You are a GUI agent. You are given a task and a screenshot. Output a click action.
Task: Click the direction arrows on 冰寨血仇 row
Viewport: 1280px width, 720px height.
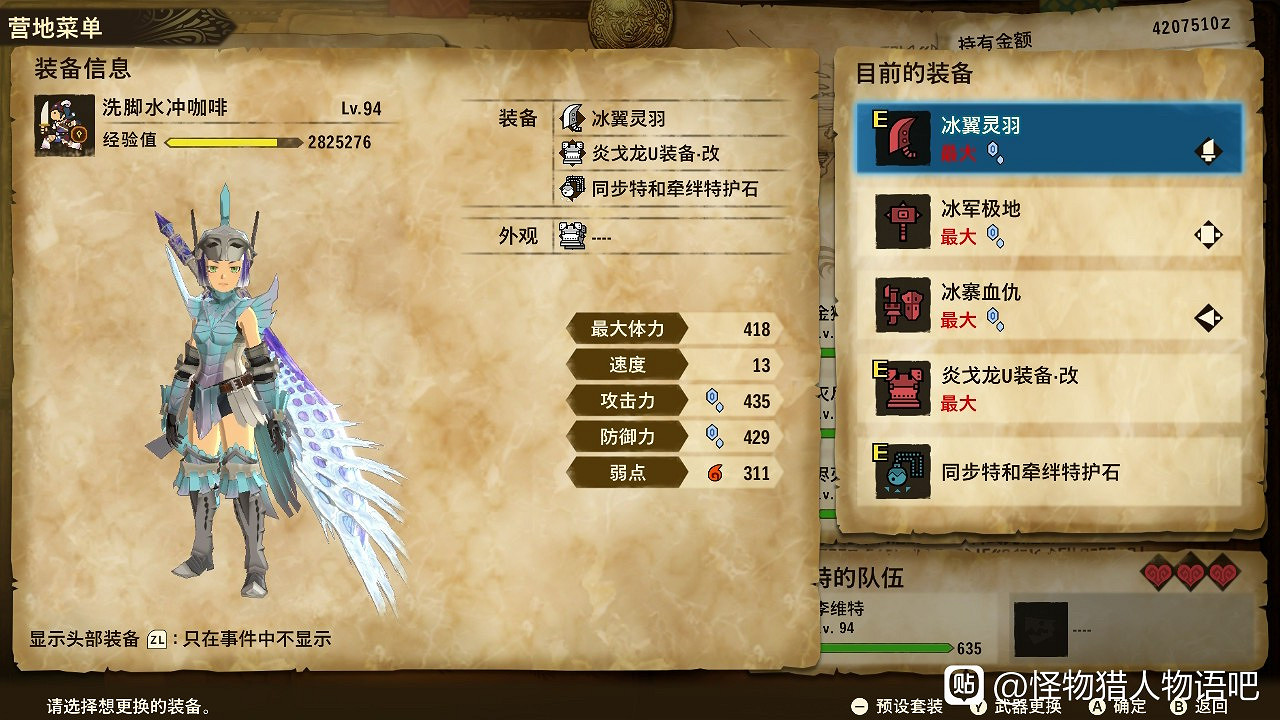pos(1207,318)
